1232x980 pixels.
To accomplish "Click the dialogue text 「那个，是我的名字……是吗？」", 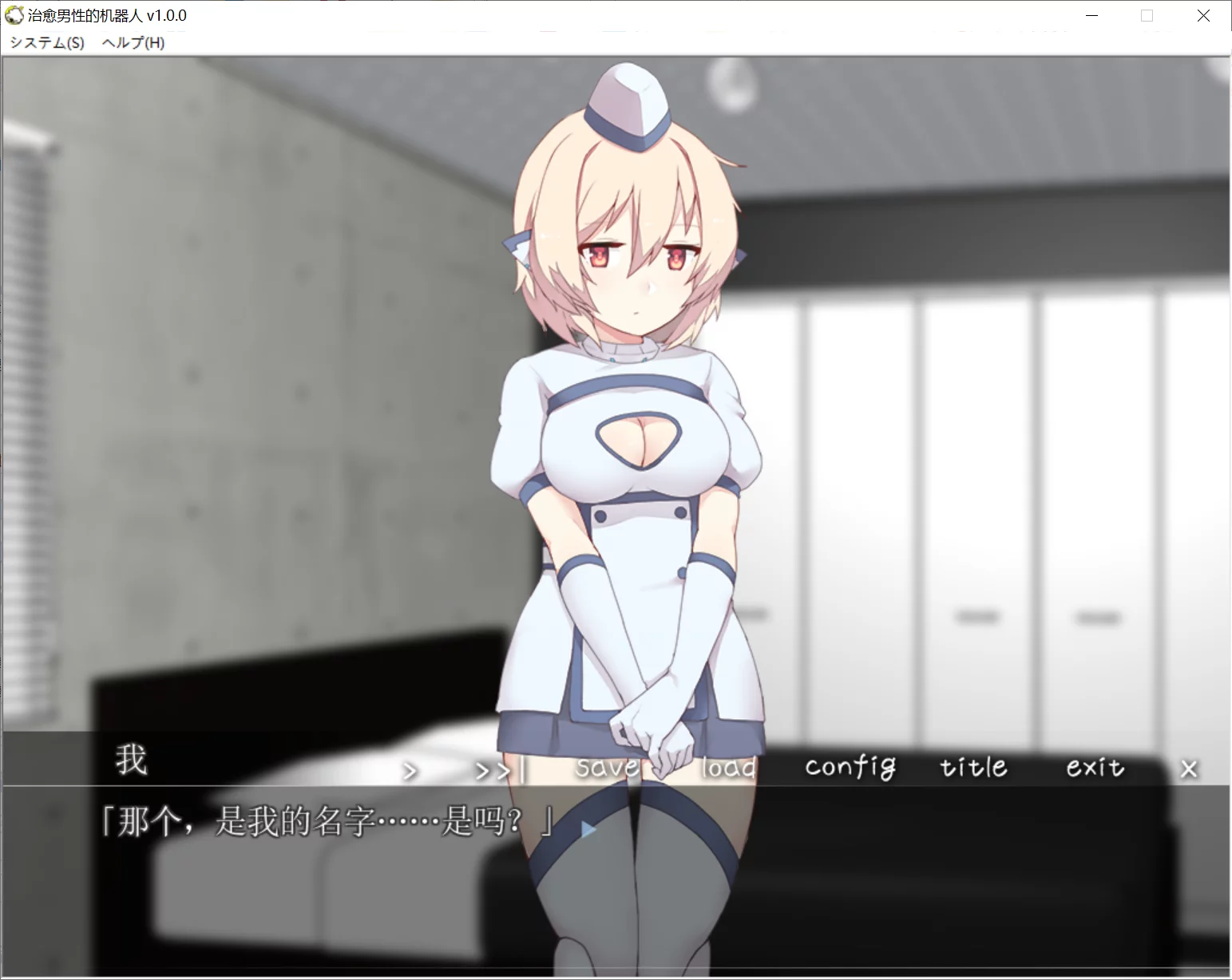I will pyautogui.click(x=325, y=822).
